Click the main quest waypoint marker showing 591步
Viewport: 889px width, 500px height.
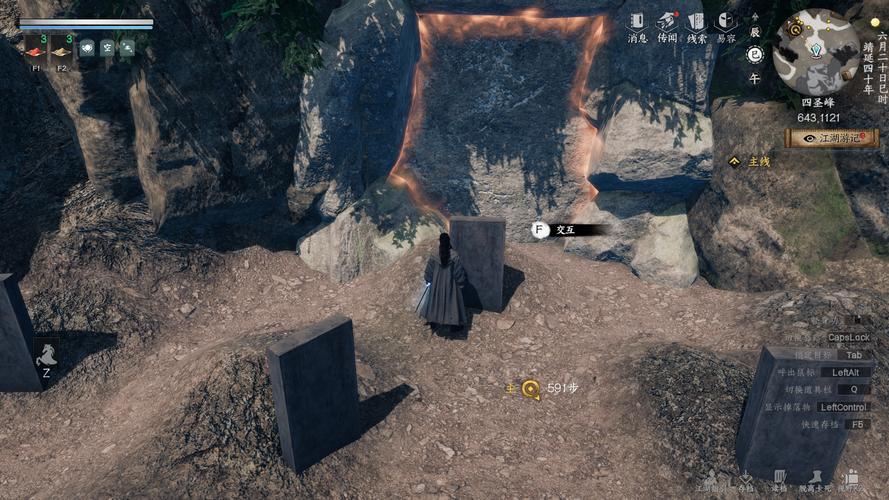click(530, 389)
